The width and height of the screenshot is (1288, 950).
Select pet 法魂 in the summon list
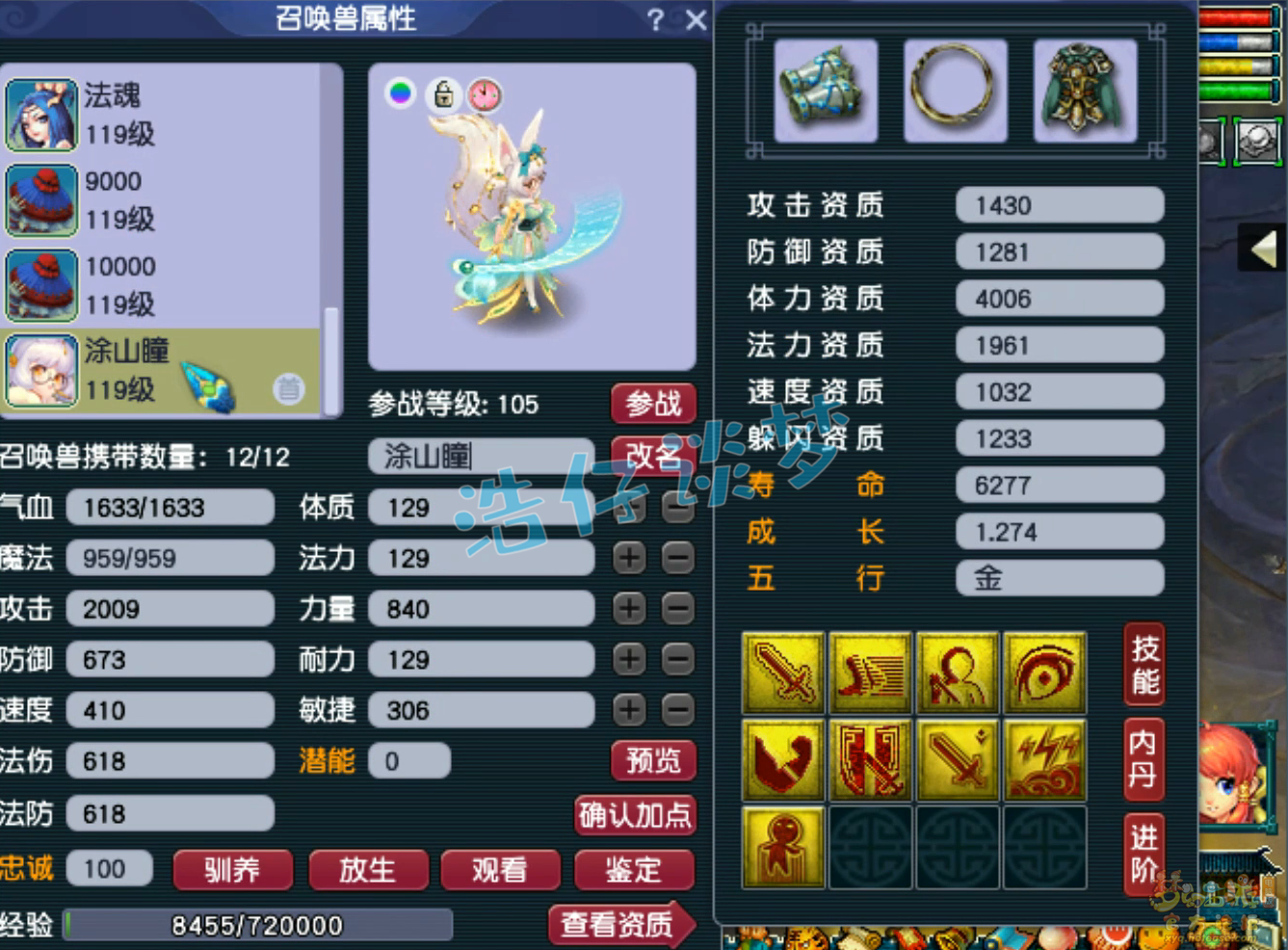145,114
